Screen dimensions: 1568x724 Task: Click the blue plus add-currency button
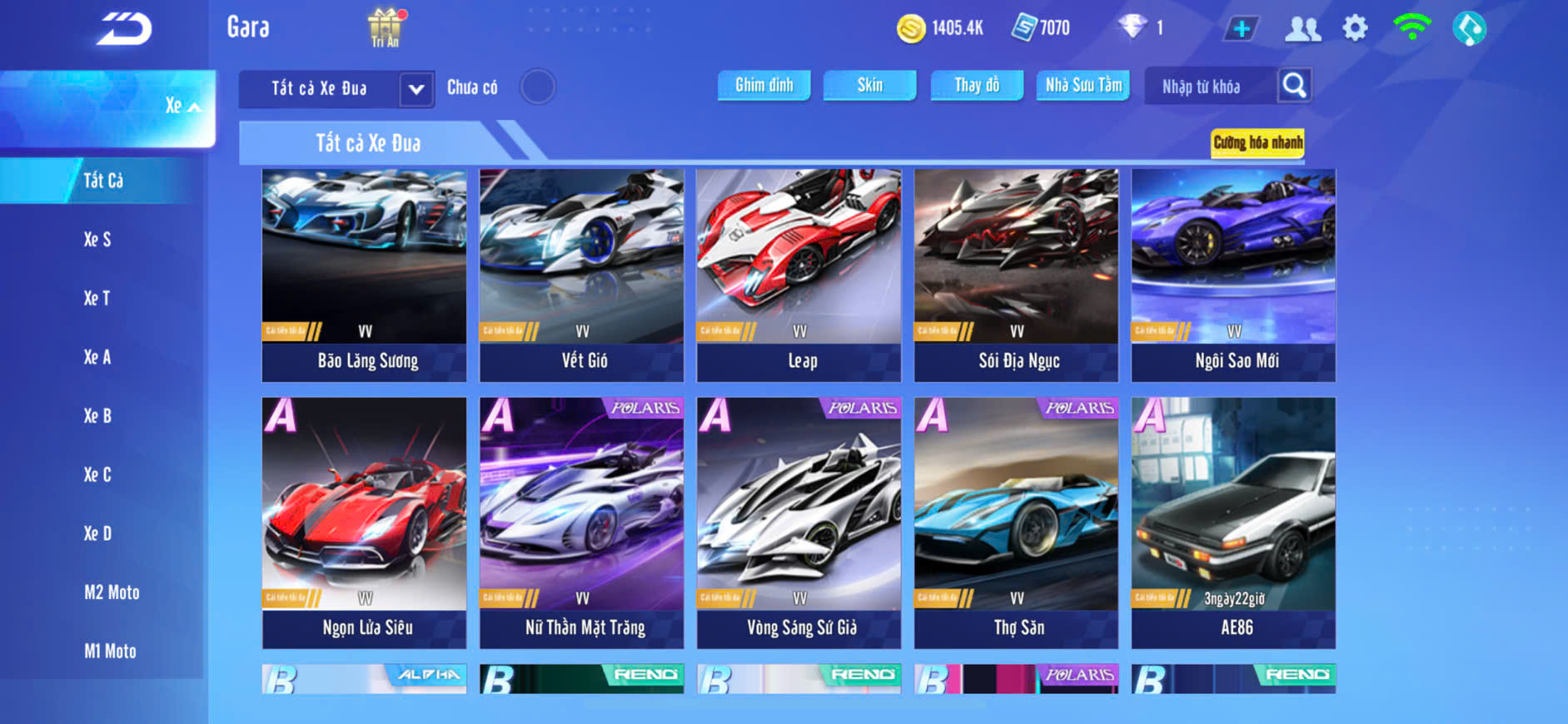click(x=1241, y=28)
